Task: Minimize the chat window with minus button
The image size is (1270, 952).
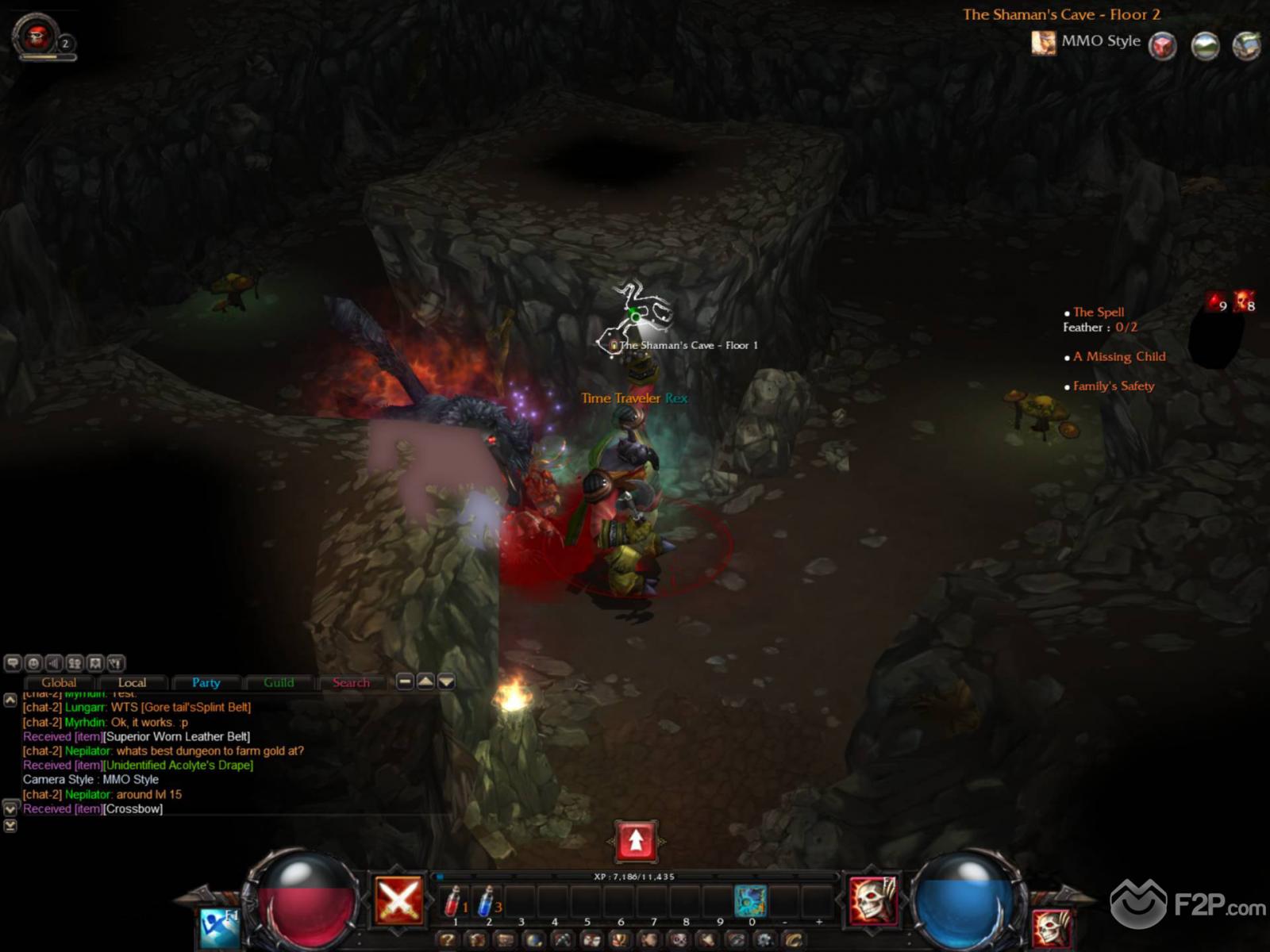Action: tap(405, 681)
